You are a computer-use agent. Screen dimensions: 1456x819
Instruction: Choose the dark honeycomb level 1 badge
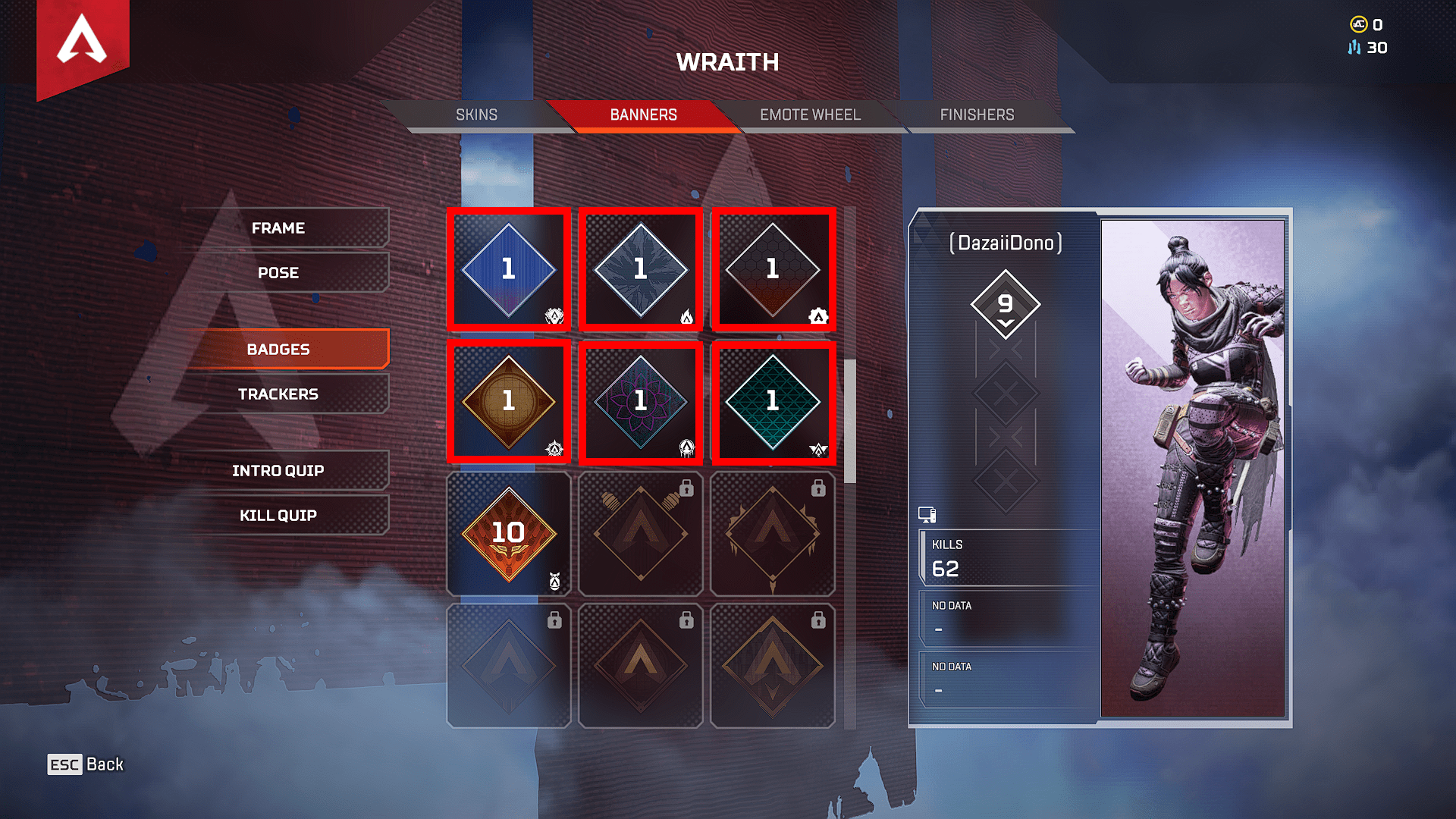[x=773, y=270]
